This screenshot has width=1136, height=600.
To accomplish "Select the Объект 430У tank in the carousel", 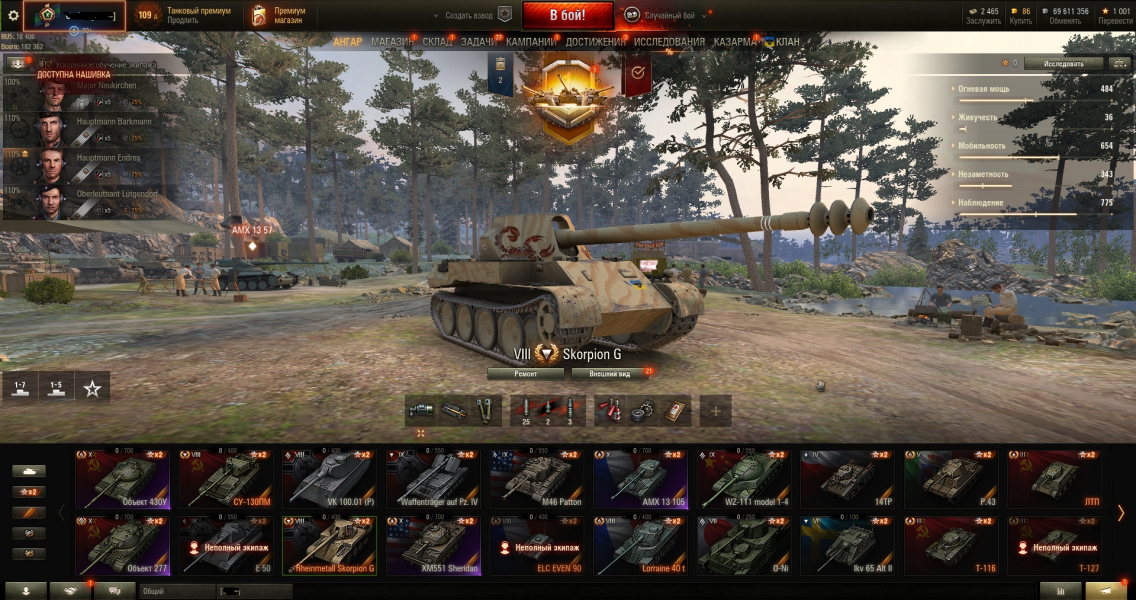I will (x=125, y=479).
